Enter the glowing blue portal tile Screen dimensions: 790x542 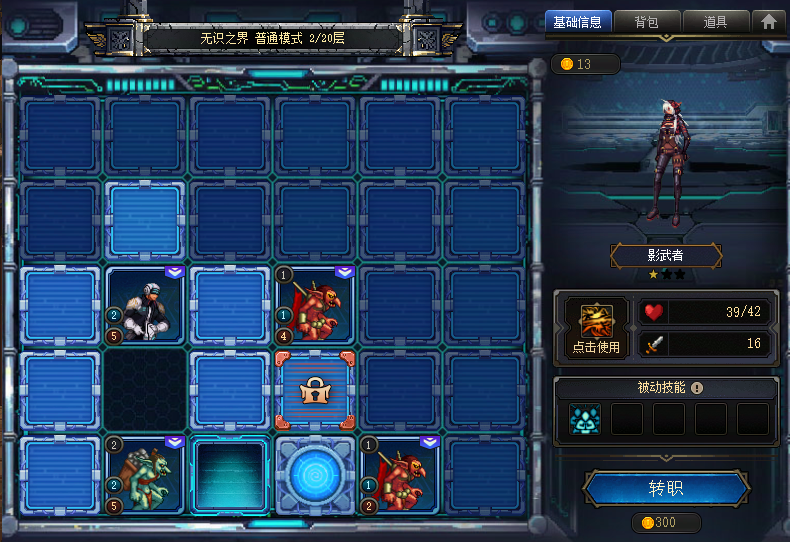point(315,474)
